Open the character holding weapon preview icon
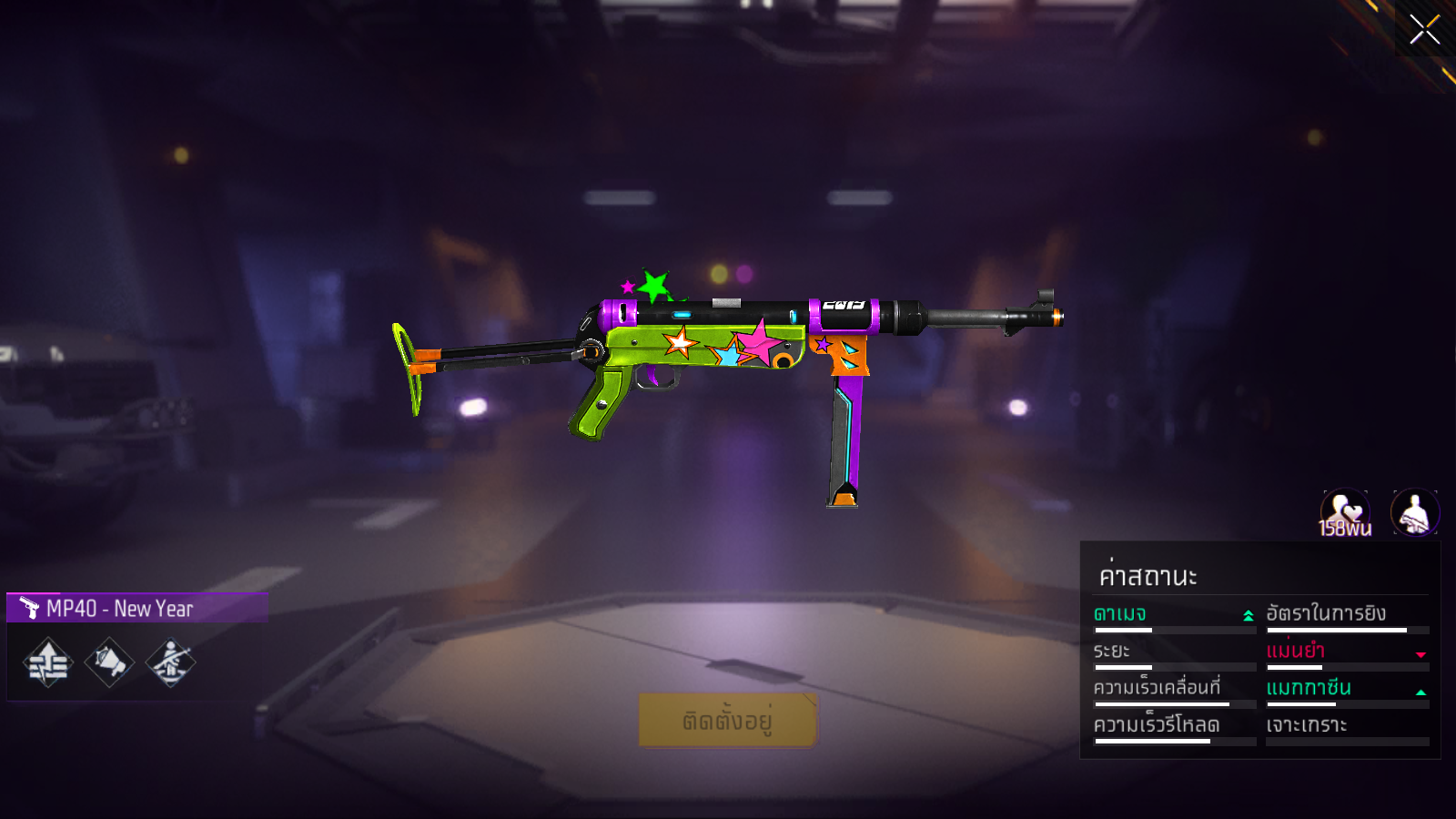 click(x=1415, y=512)
